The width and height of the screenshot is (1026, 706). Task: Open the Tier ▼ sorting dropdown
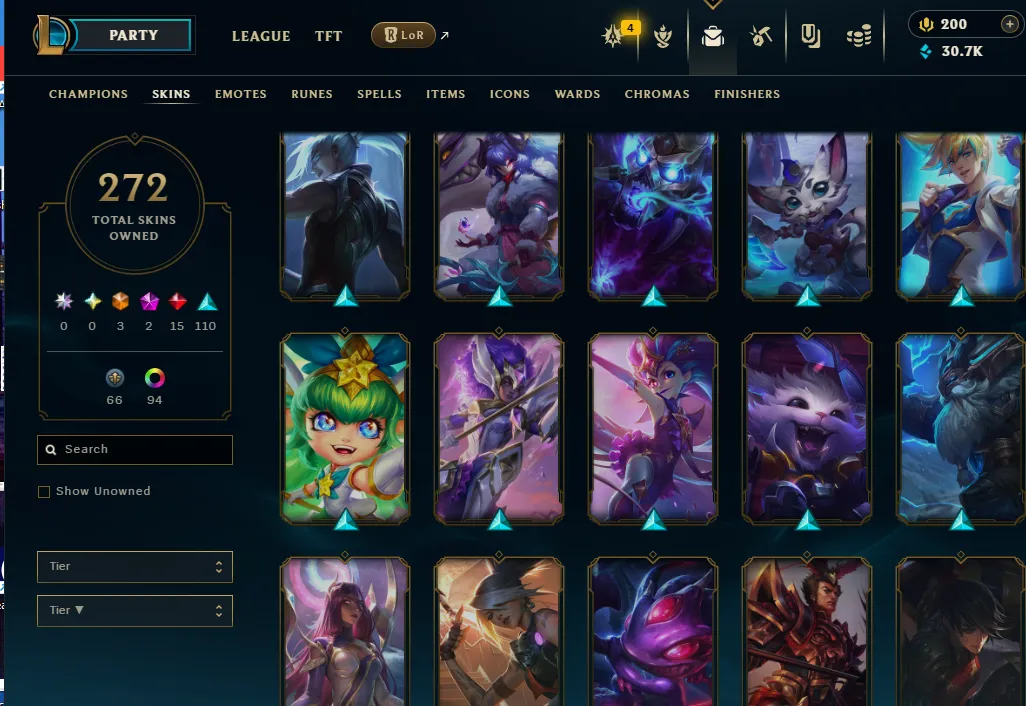point(135,611)
